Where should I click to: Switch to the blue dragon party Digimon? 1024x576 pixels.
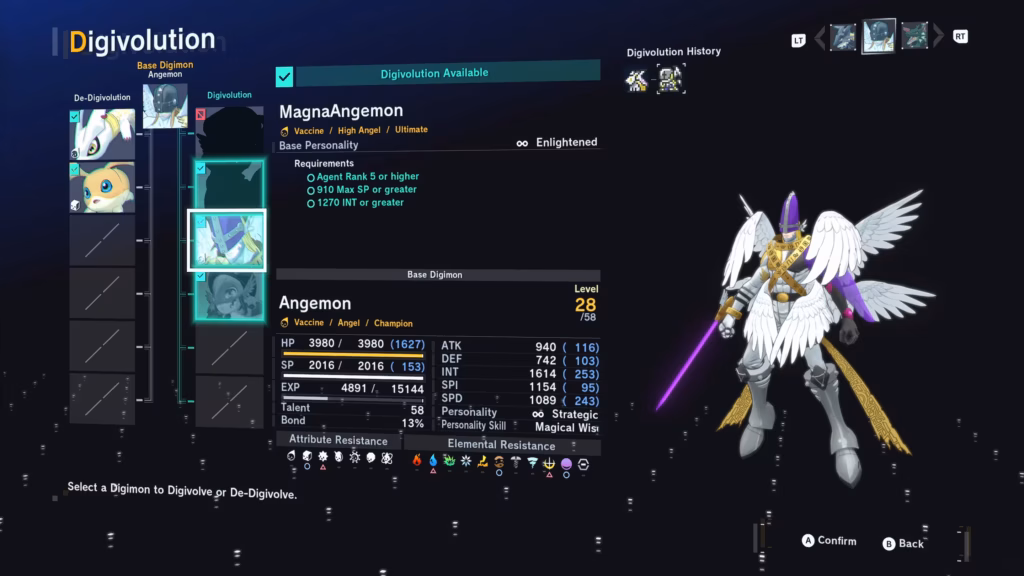pos(843,38)
